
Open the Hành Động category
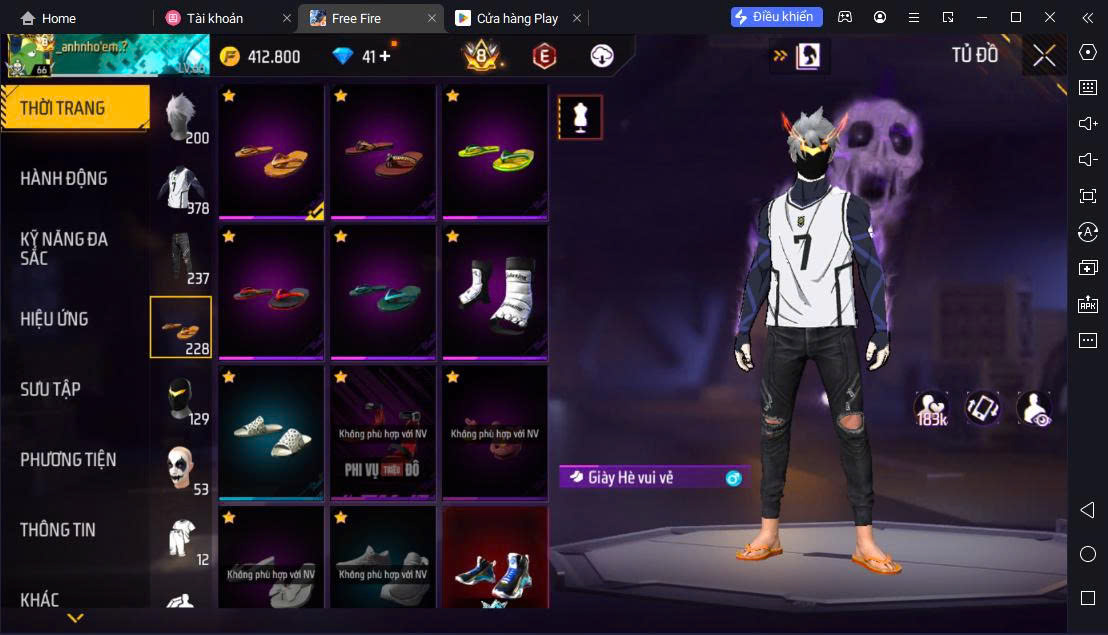(64, 178)
